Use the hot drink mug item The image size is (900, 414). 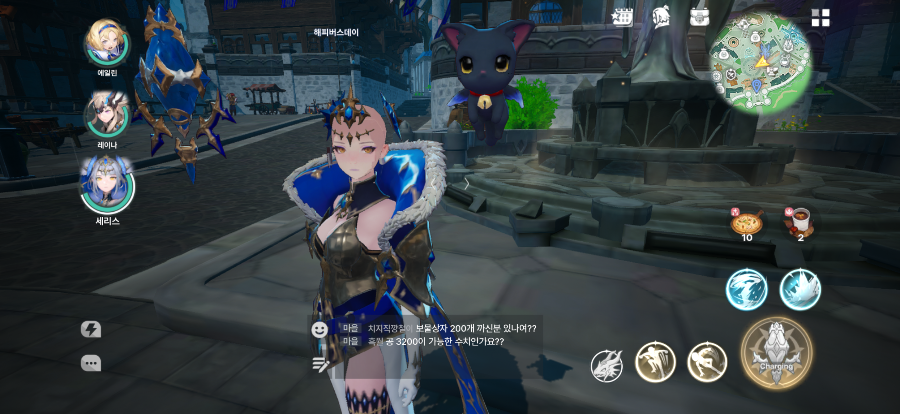[x=800, y=221]
